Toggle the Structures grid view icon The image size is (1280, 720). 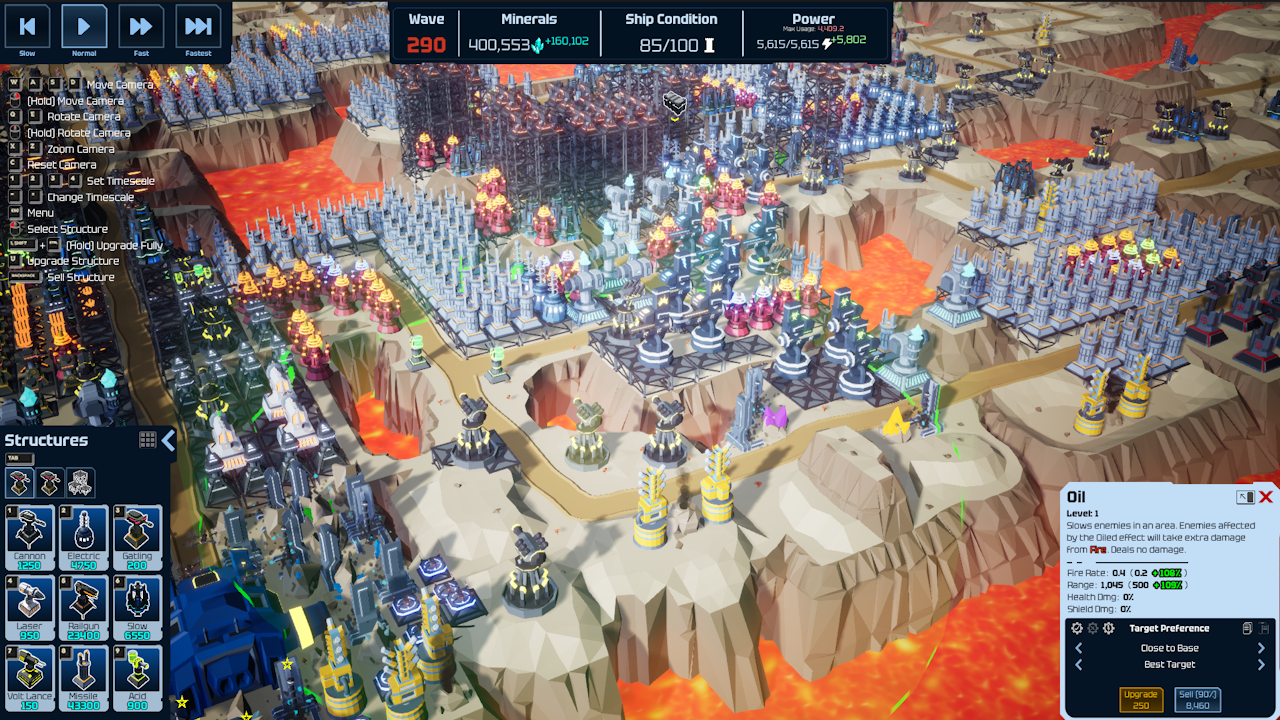148,440
